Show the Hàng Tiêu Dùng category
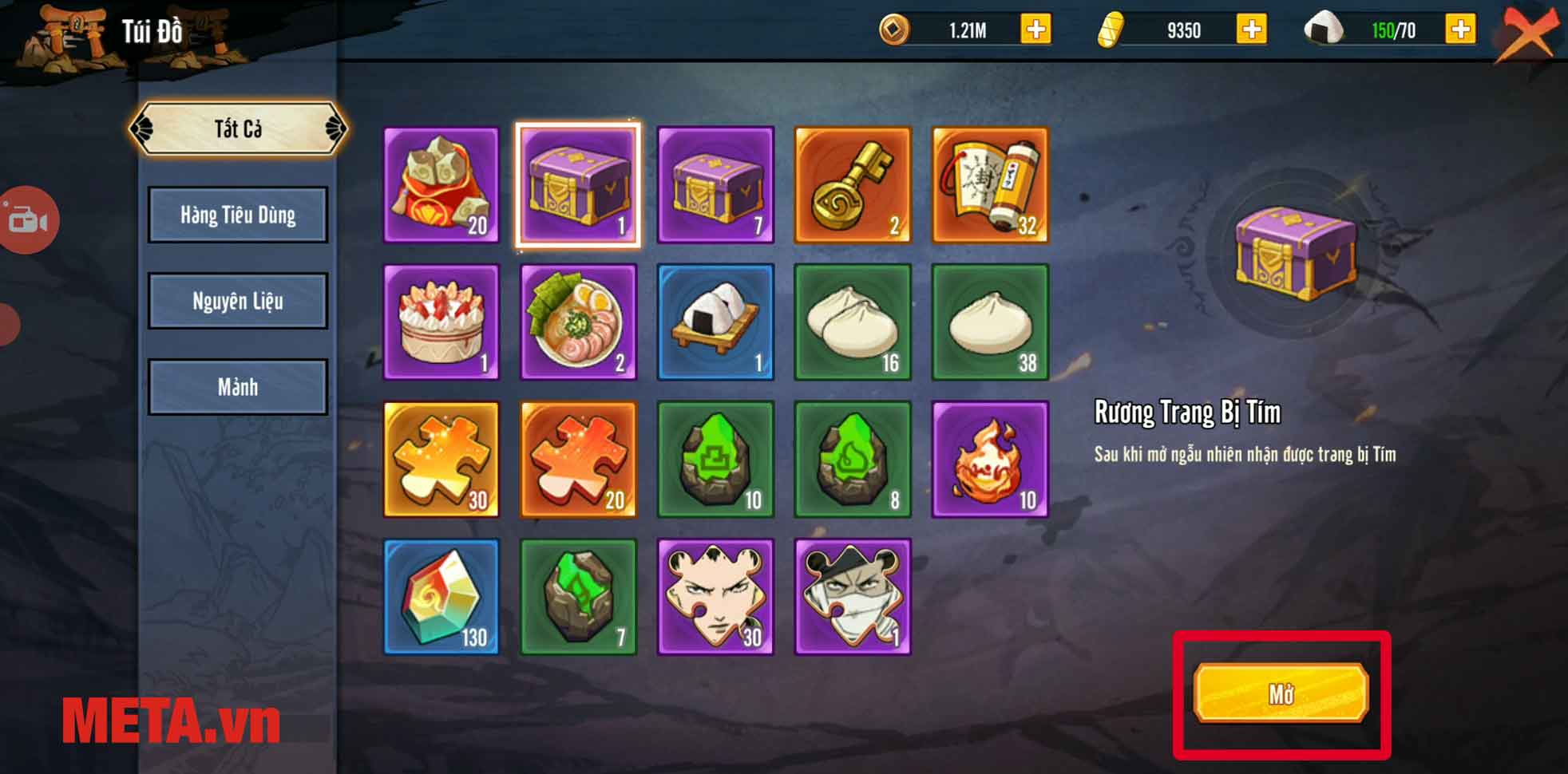Image resolution: width=1568 pixels, height=774 pixels. (238, 215)
